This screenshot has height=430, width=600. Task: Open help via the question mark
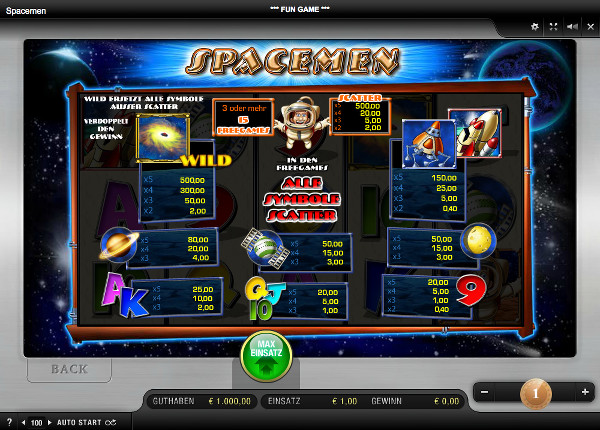coord(9,423)
